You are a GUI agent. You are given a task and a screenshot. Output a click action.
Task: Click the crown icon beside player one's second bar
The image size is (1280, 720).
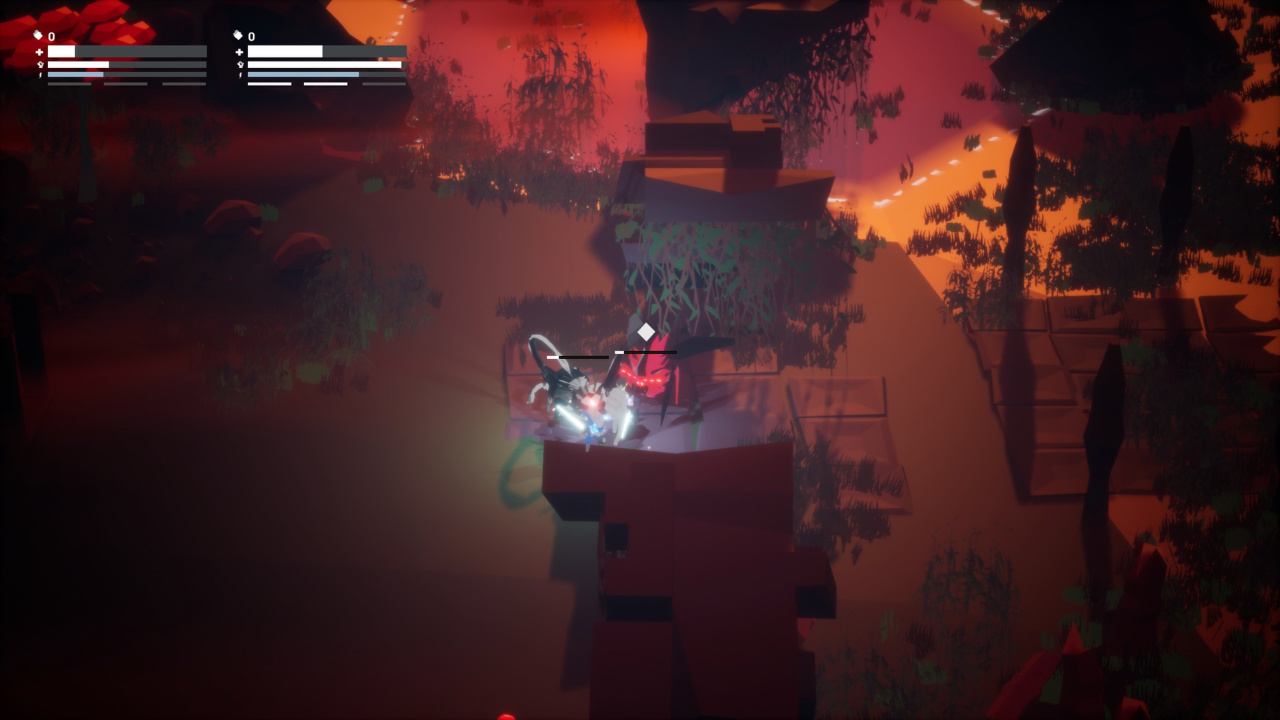pyautogui.click(x=39, y=64)
